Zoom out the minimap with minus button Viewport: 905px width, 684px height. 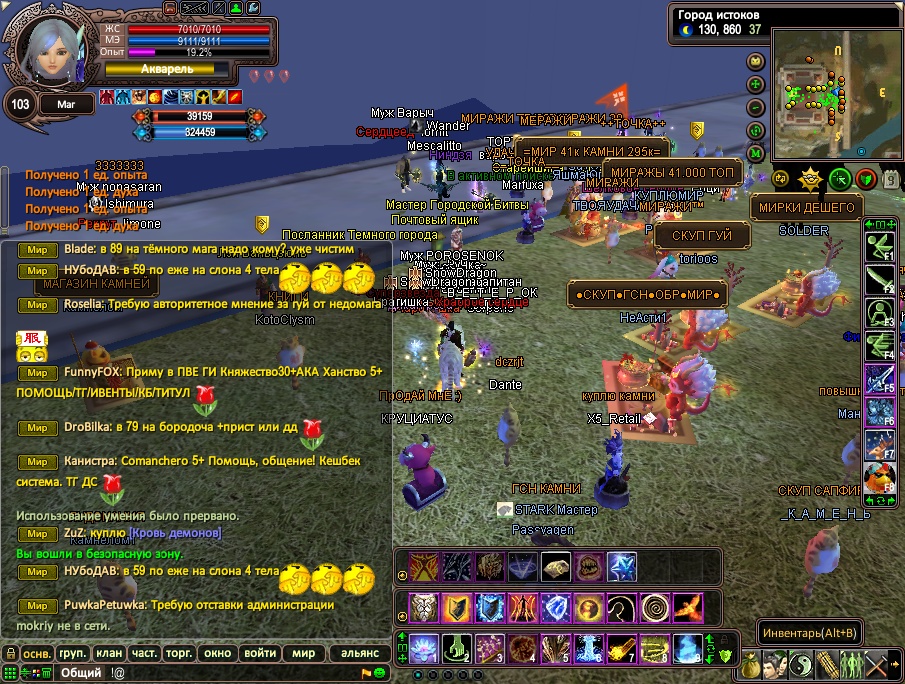[756, 107]
